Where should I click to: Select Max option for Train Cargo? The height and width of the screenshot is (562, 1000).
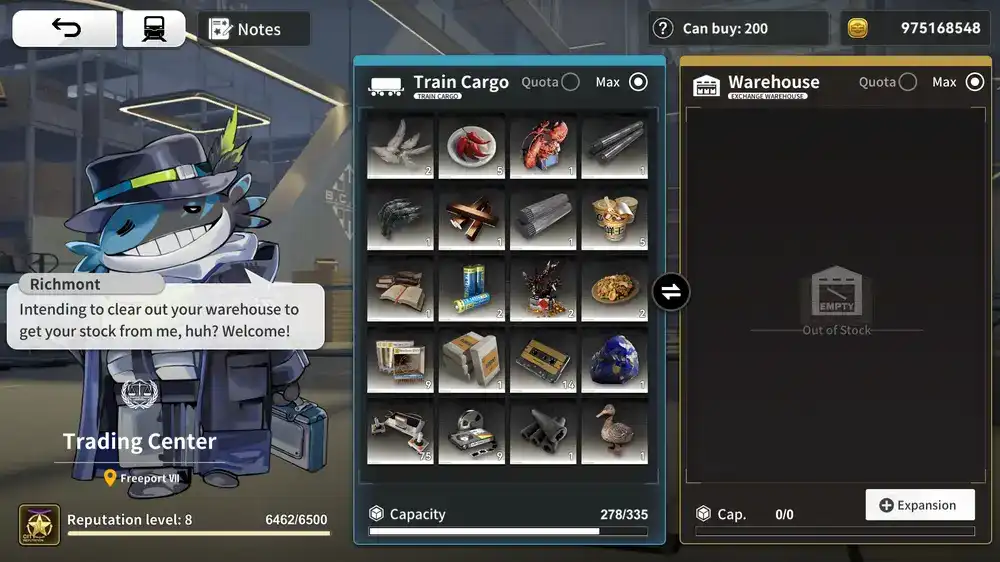pyautogui.click(x=638, y=82)
